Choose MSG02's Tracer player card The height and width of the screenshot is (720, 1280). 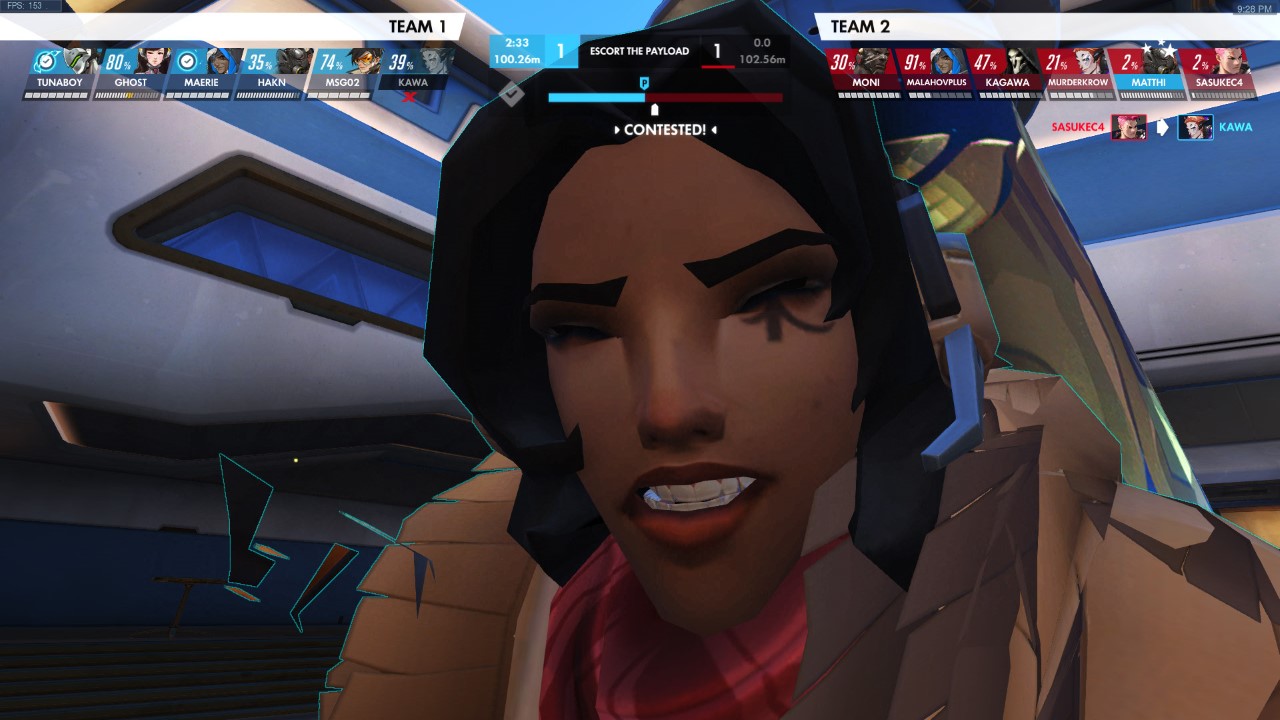[x=341, y=72]
